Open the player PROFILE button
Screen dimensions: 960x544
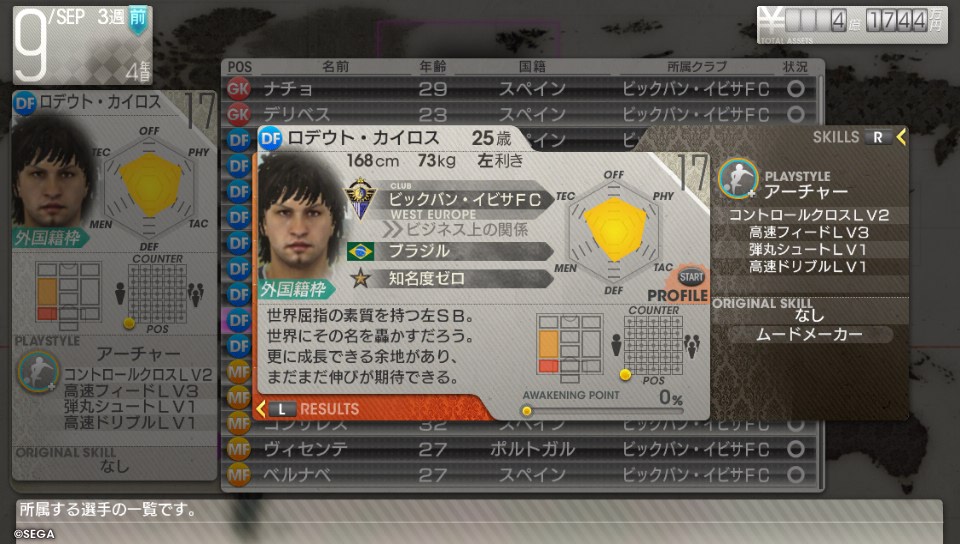[682, 286]
